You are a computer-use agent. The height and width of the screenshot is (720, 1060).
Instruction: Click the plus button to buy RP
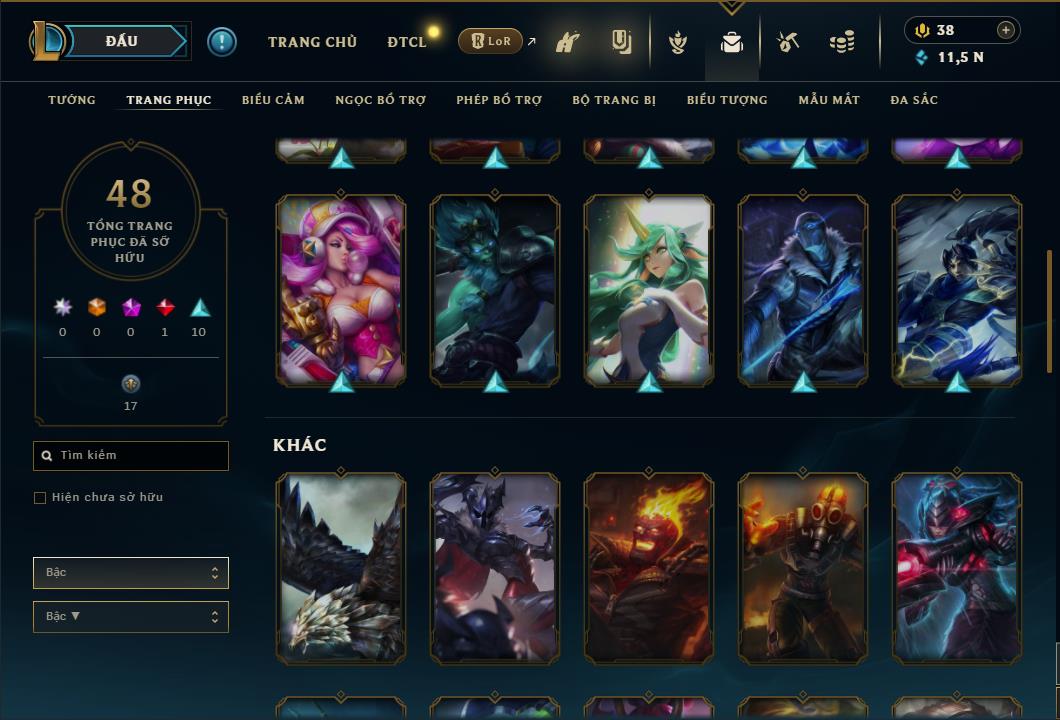click(x=1005, y=30)
